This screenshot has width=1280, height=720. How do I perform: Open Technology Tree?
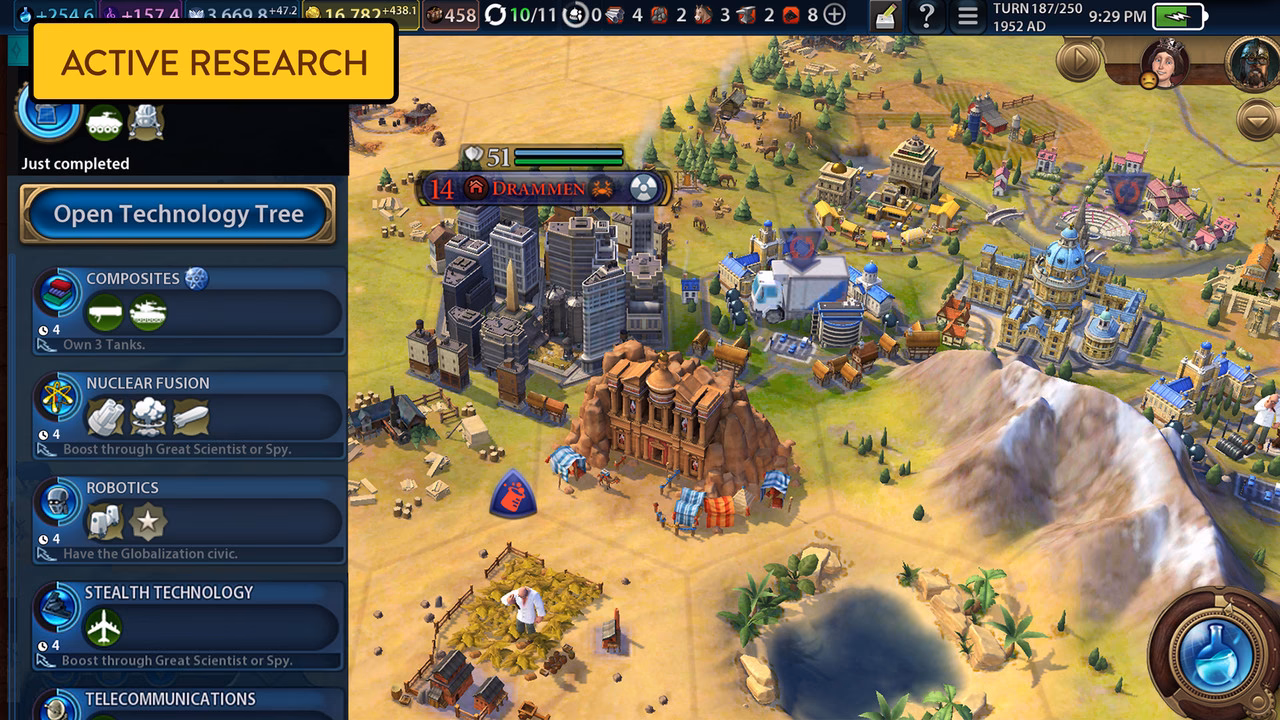pyautogui.click(x=178, y=214)
